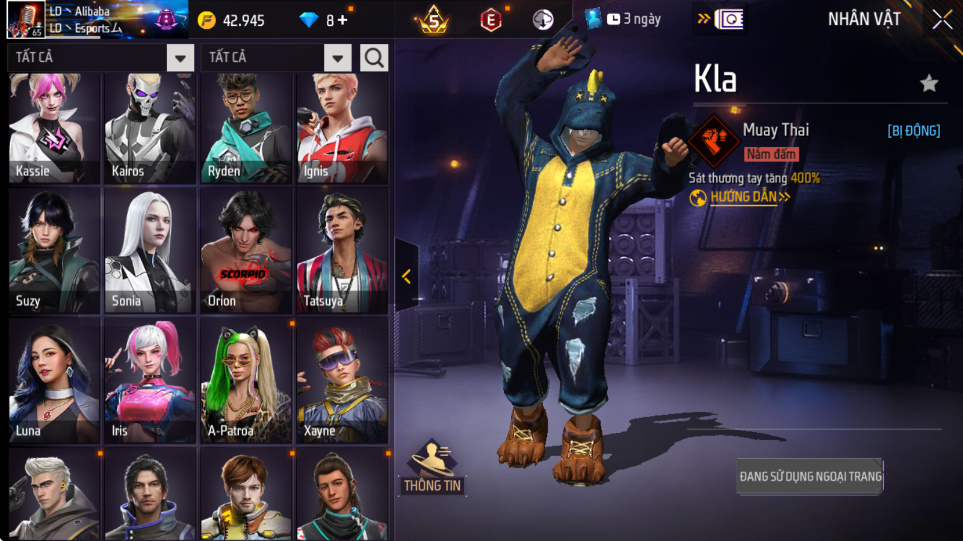Close the NHÂN VẬT screen
This screenshot has width=963, height=541.
pos(942,19)
